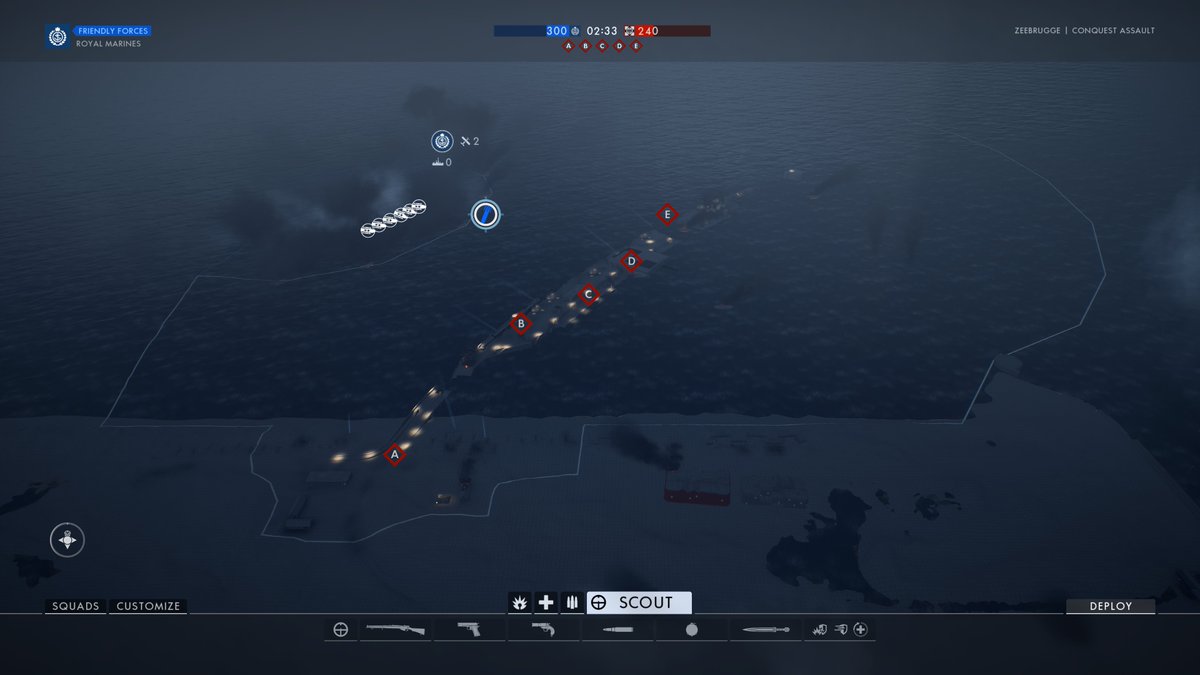Deploy into the match

(x=1110, y=606)
